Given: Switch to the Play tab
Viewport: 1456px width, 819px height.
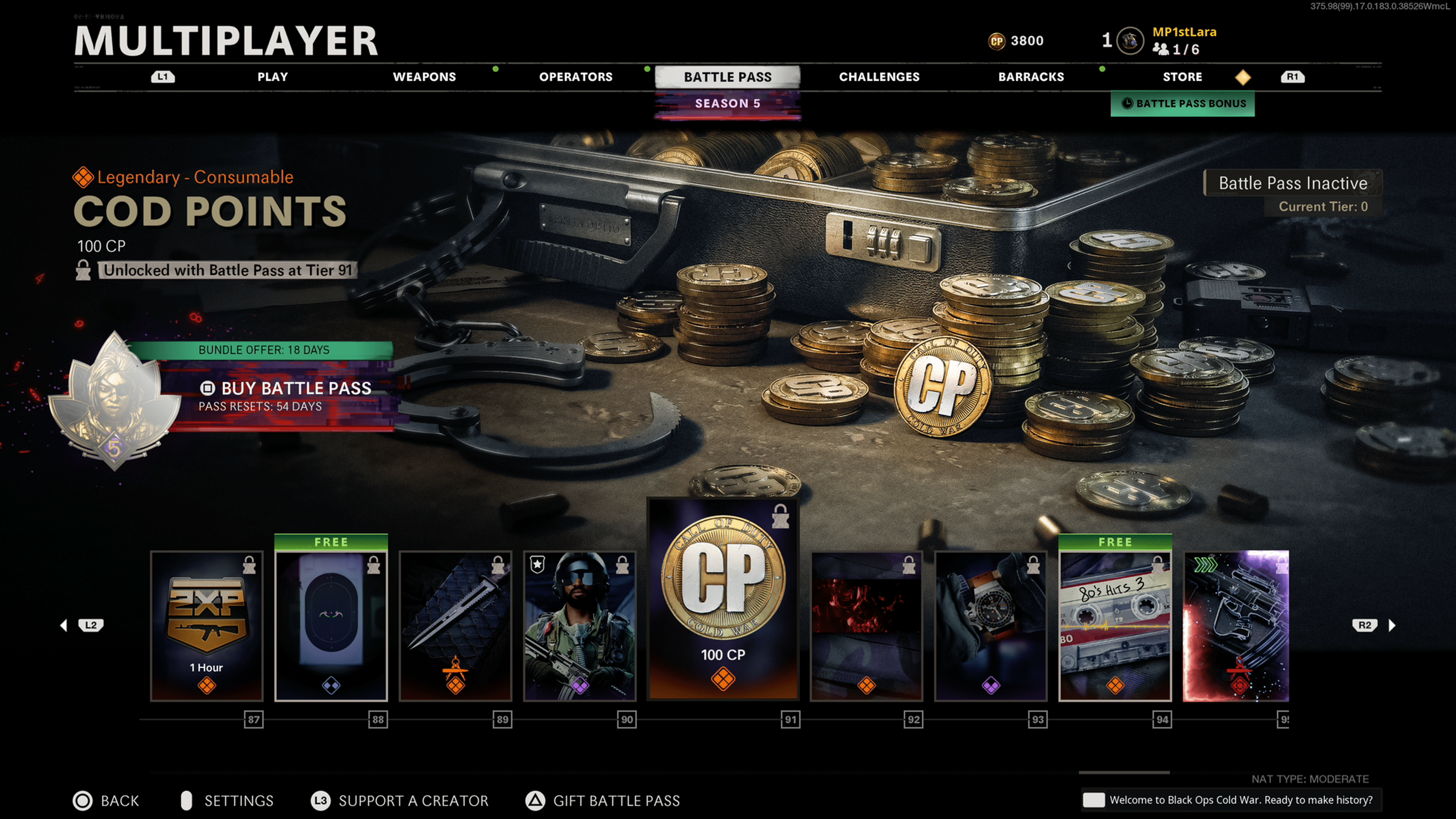Looking at the screenshot, I should pos(273,77).
